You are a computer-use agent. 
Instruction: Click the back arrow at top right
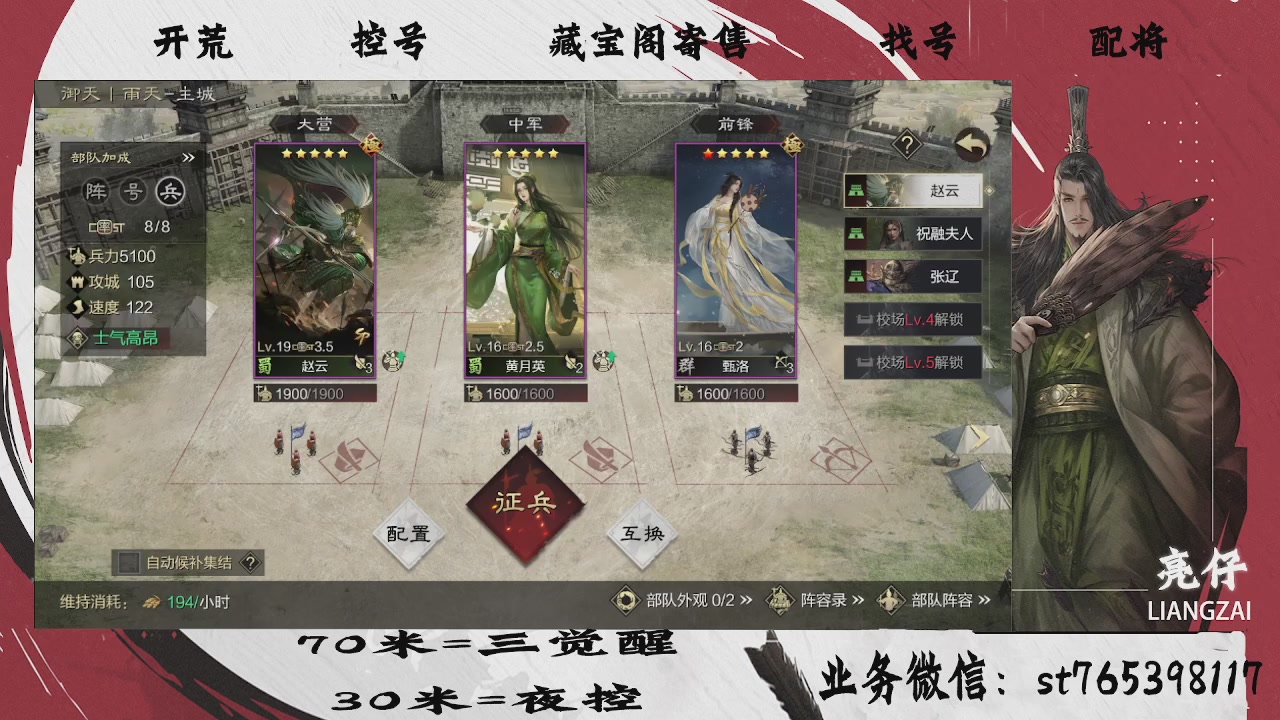(x=971, y=145)
